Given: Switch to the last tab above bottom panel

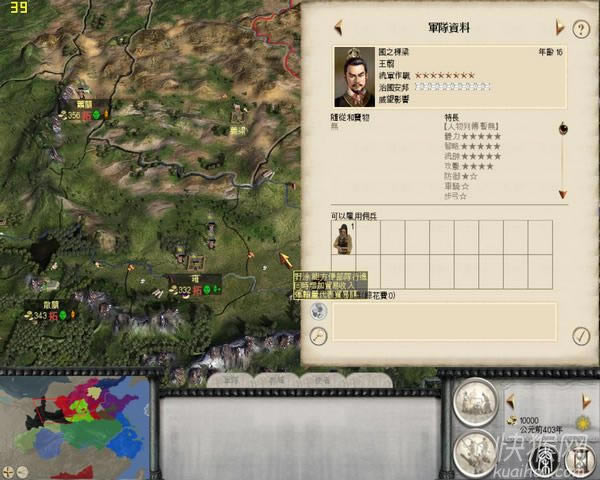Looking at the screenshot, I should coord(322,379).
